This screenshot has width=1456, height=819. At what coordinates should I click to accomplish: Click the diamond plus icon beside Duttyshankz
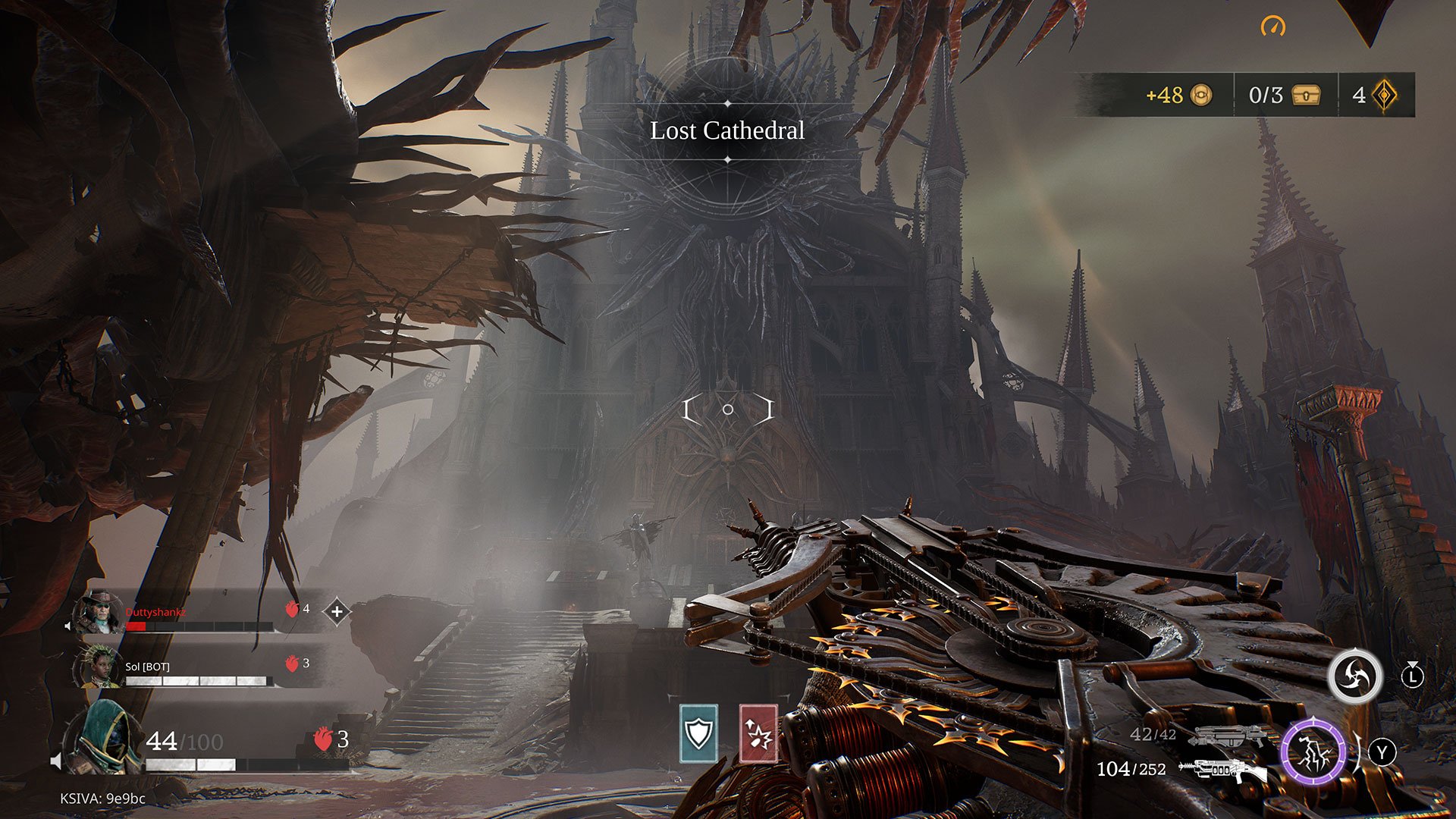pyautogui.click(x=337, y=610)
